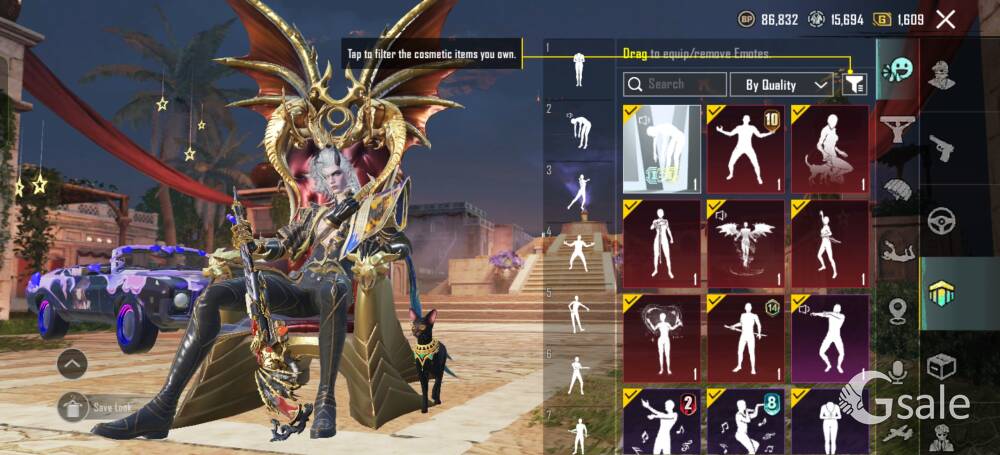
Task: Choose the emote tile with badge 8
Action: [745, 420]
